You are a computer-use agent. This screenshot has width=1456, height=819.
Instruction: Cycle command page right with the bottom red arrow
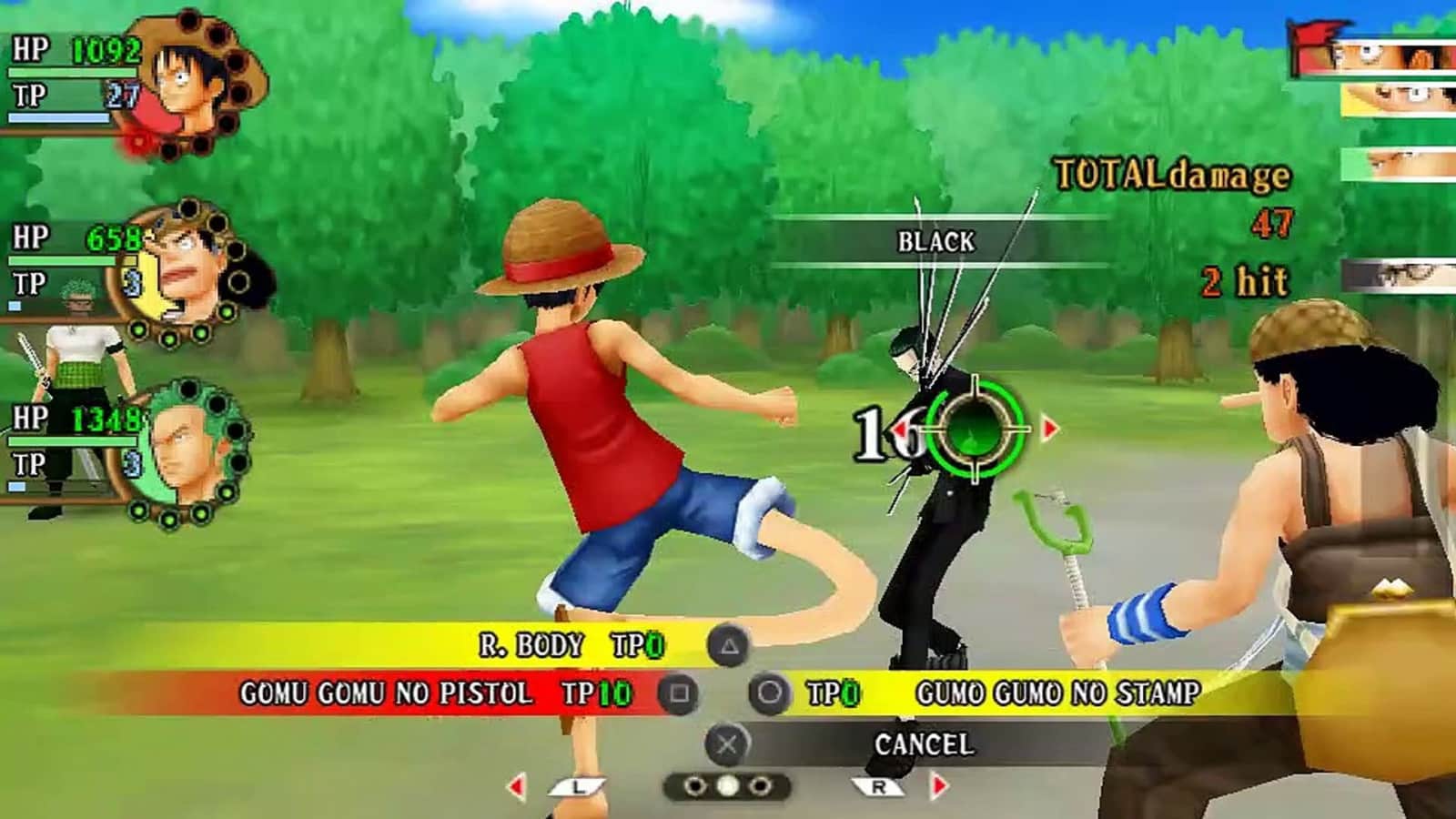pos(939,786)
